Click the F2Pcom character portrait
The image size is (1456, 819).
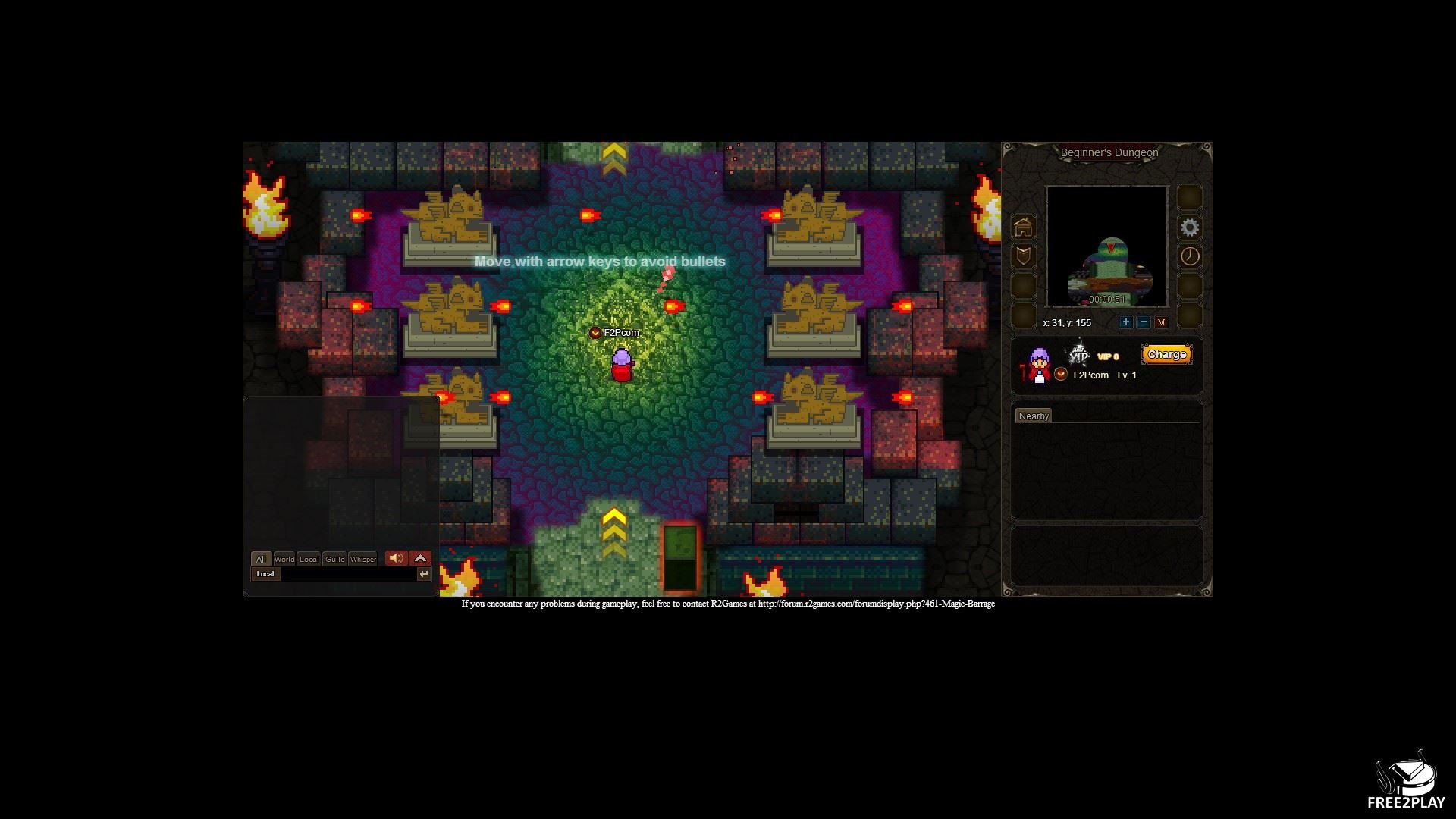point(1038,365)
